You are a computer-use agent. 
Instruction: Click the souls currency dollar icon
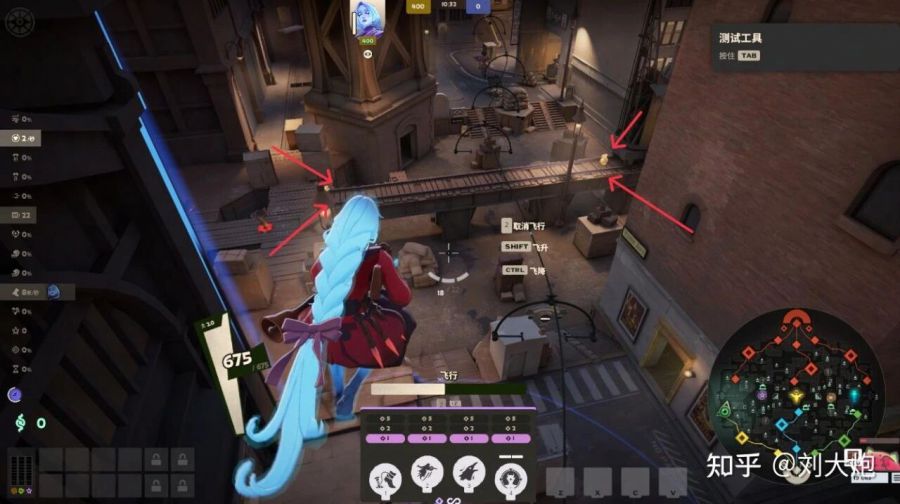pos(18,423)
